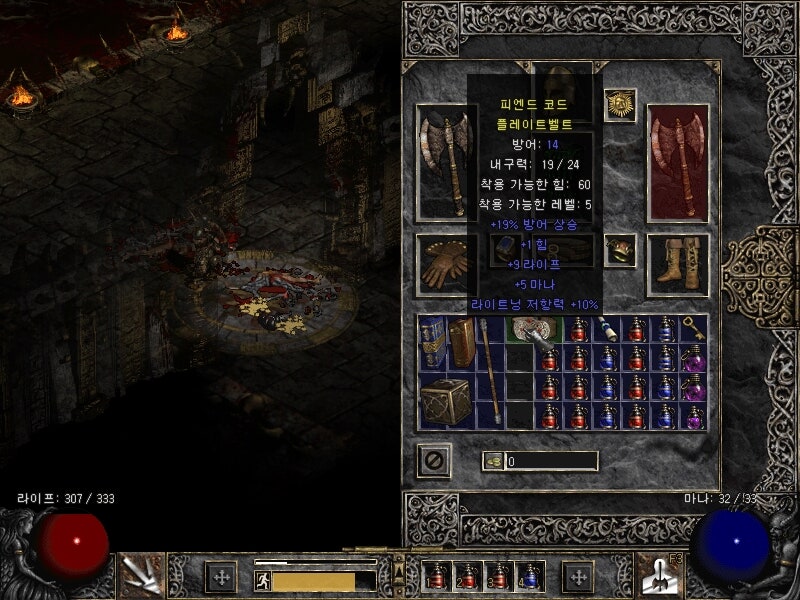Use the red potion in belt slot 1
Image resolution: width=800 pixels, height=600 pixels.
[x=439, y=576]
